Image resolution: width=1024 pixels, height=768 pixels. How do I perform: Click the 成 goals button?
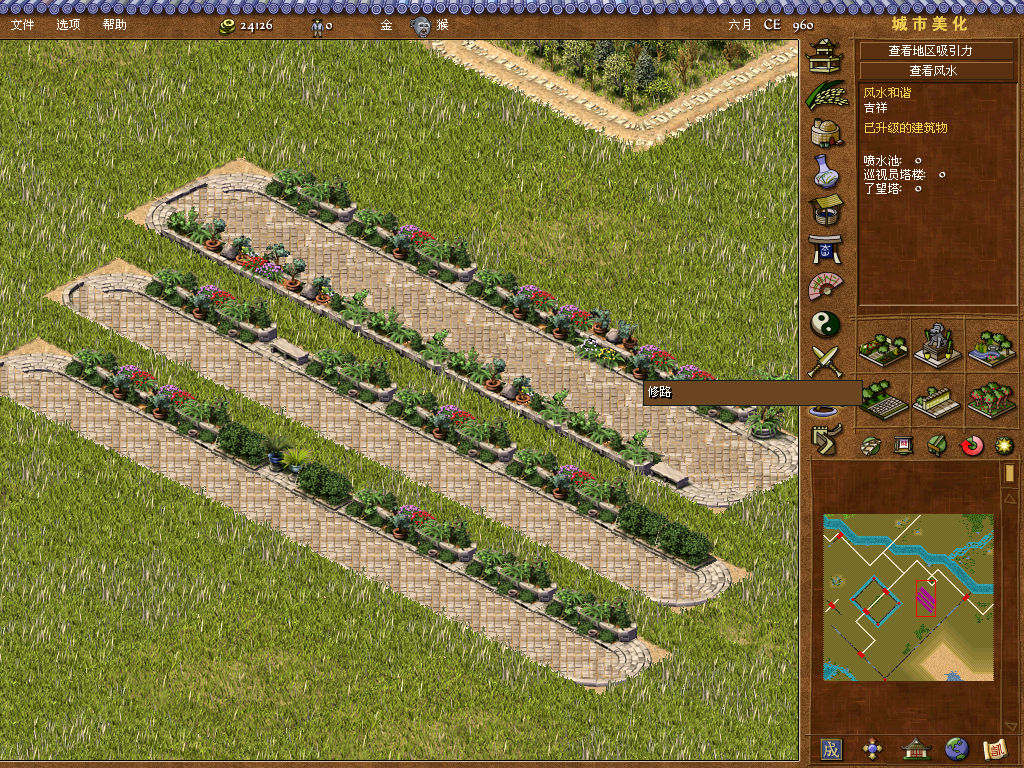point(831,748)
